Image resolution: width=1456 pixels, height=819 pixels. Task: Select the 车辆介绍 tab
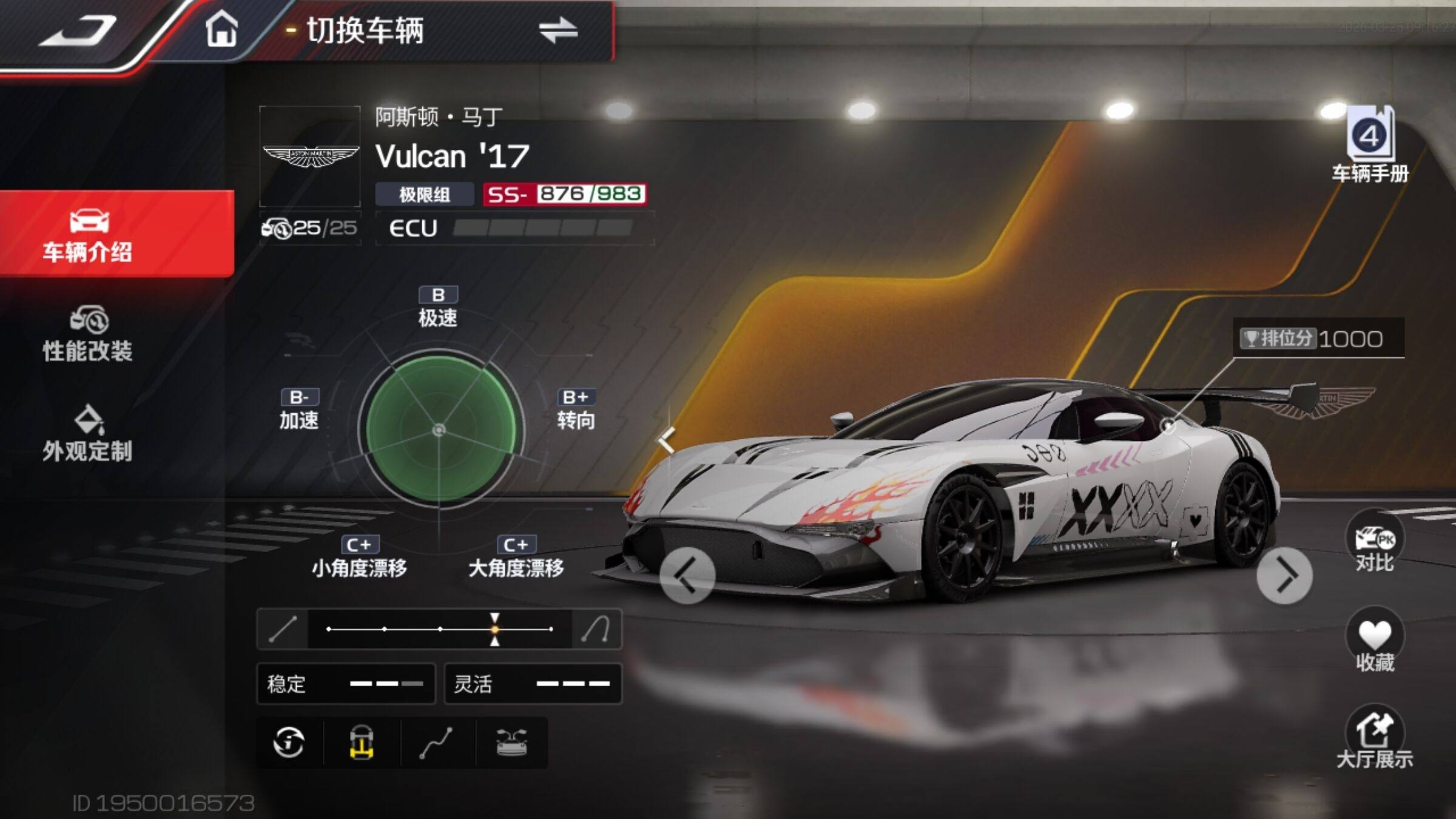[x=89, y=235]
